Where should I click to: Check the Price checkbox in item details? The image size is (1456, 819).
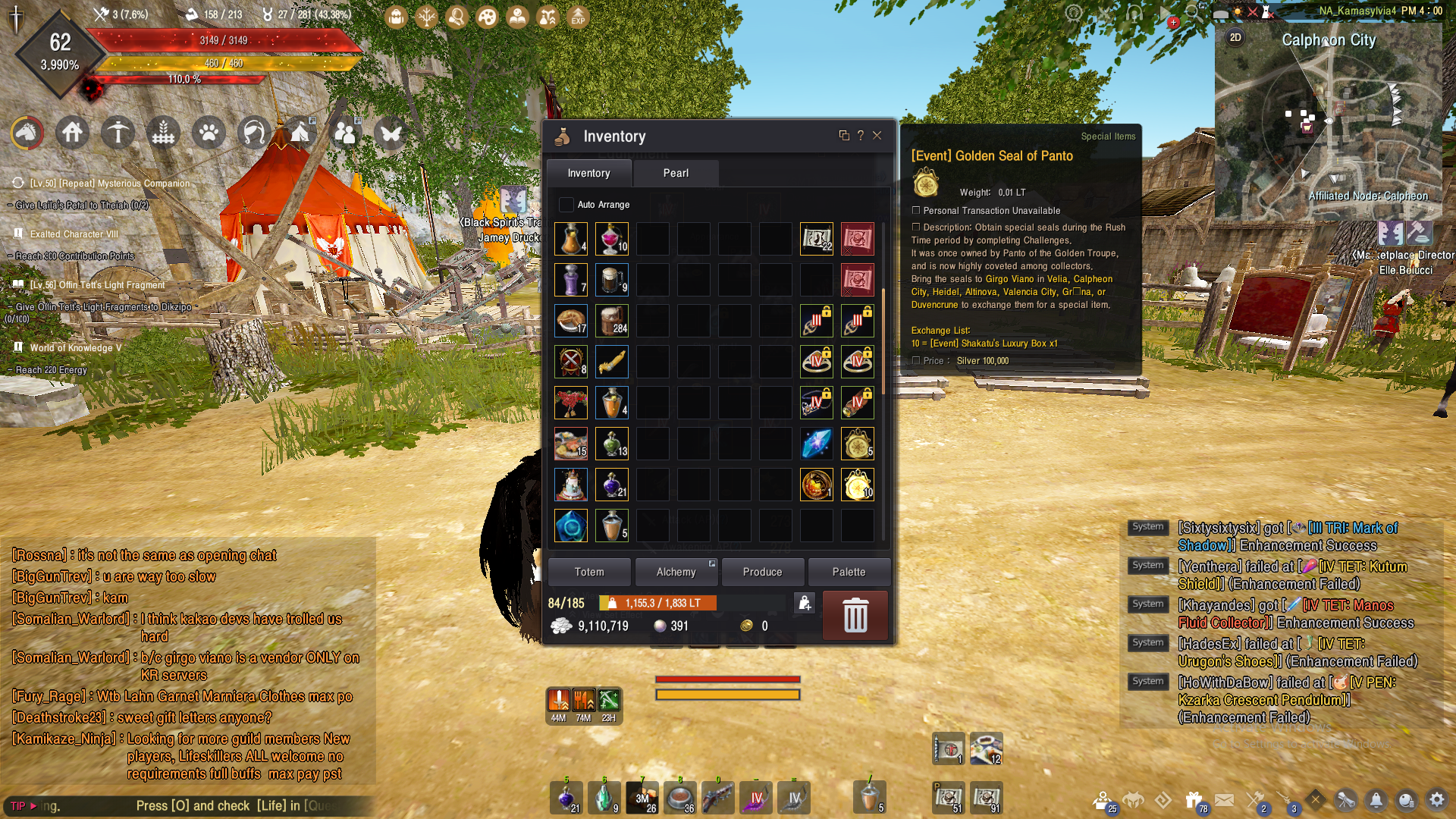916,360
